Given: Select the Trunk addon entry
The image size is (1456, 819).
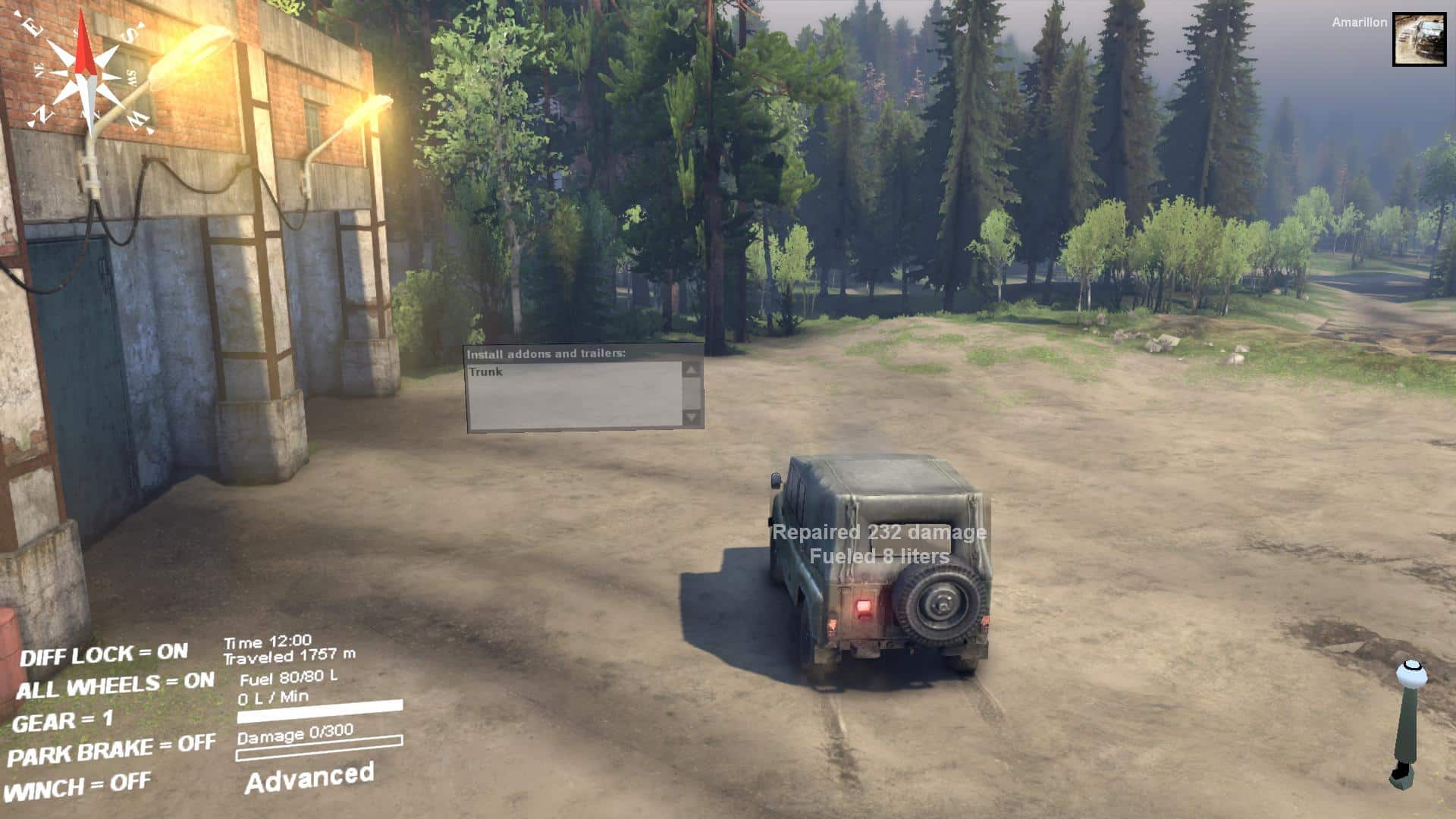Looking at the screenshot, I should pyautogui.click(x=486, y=372).
